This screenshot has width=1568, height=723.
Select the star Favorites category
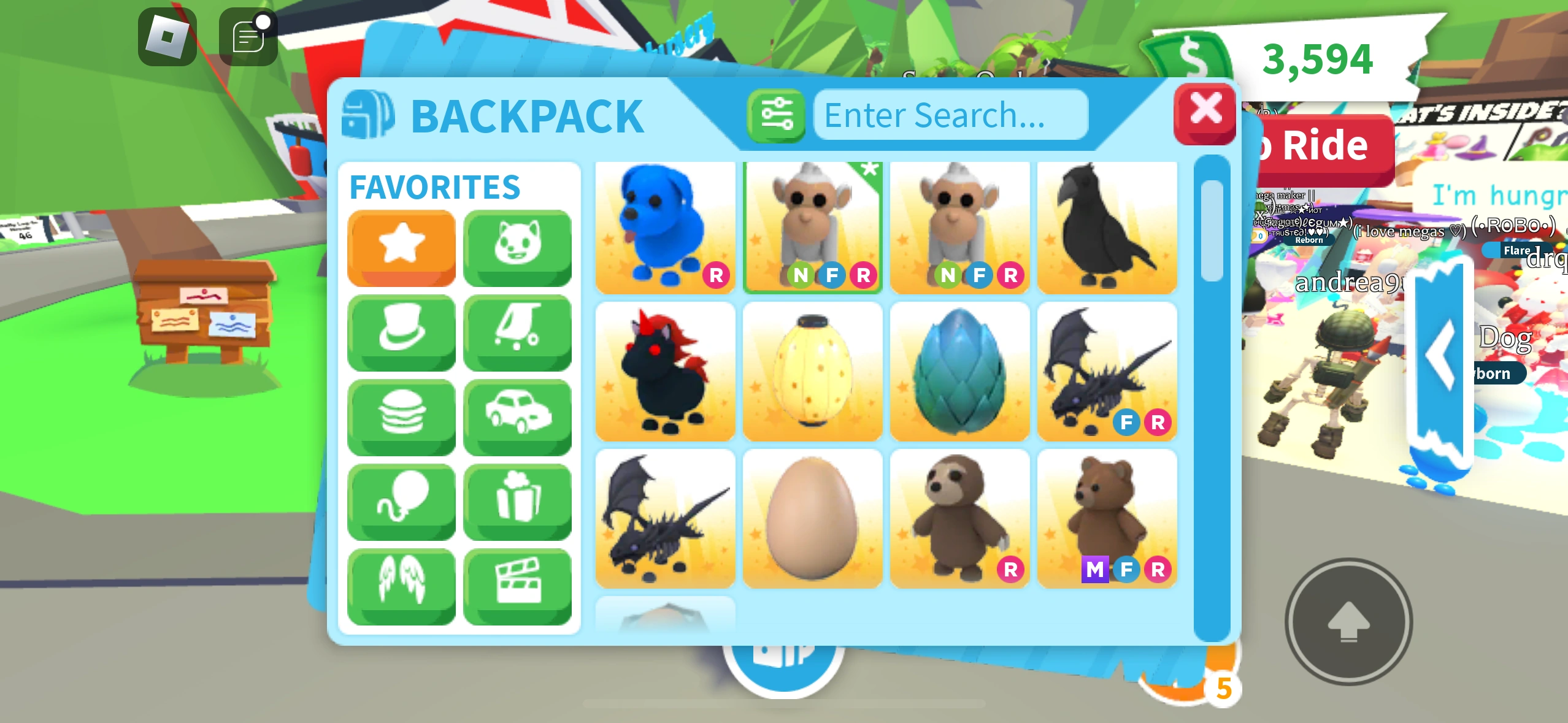pyautogui.click(x=402, y=248)
